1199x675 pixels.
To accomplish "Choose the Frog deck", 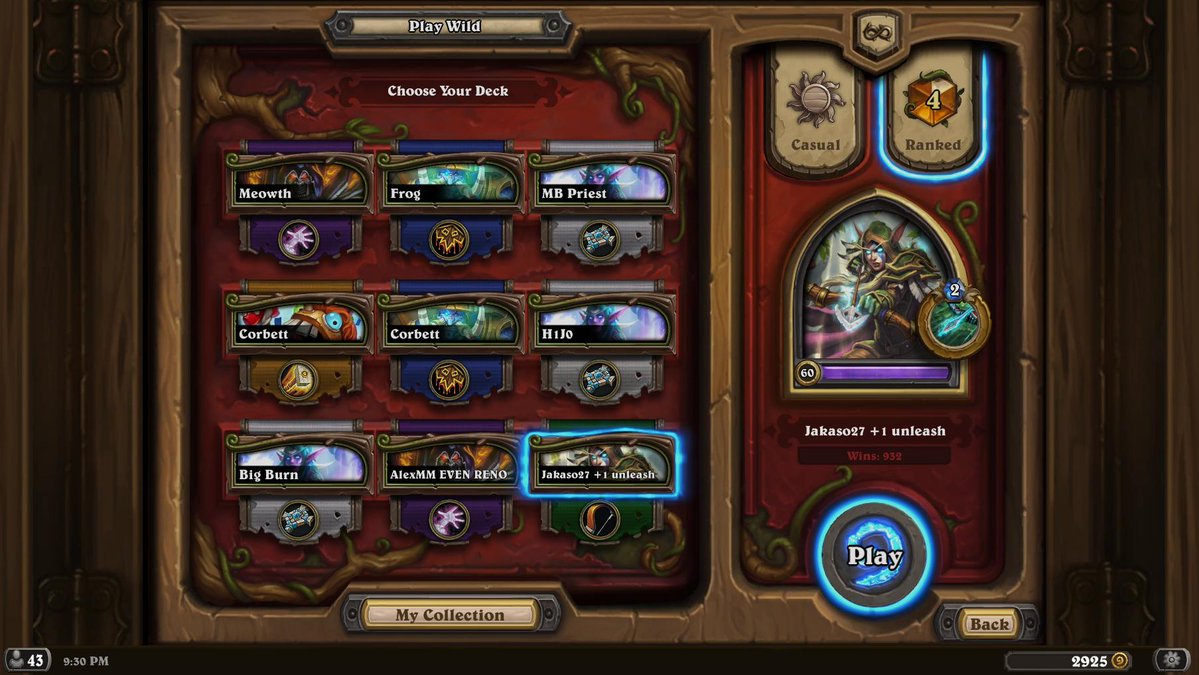I will click(450, 183).
